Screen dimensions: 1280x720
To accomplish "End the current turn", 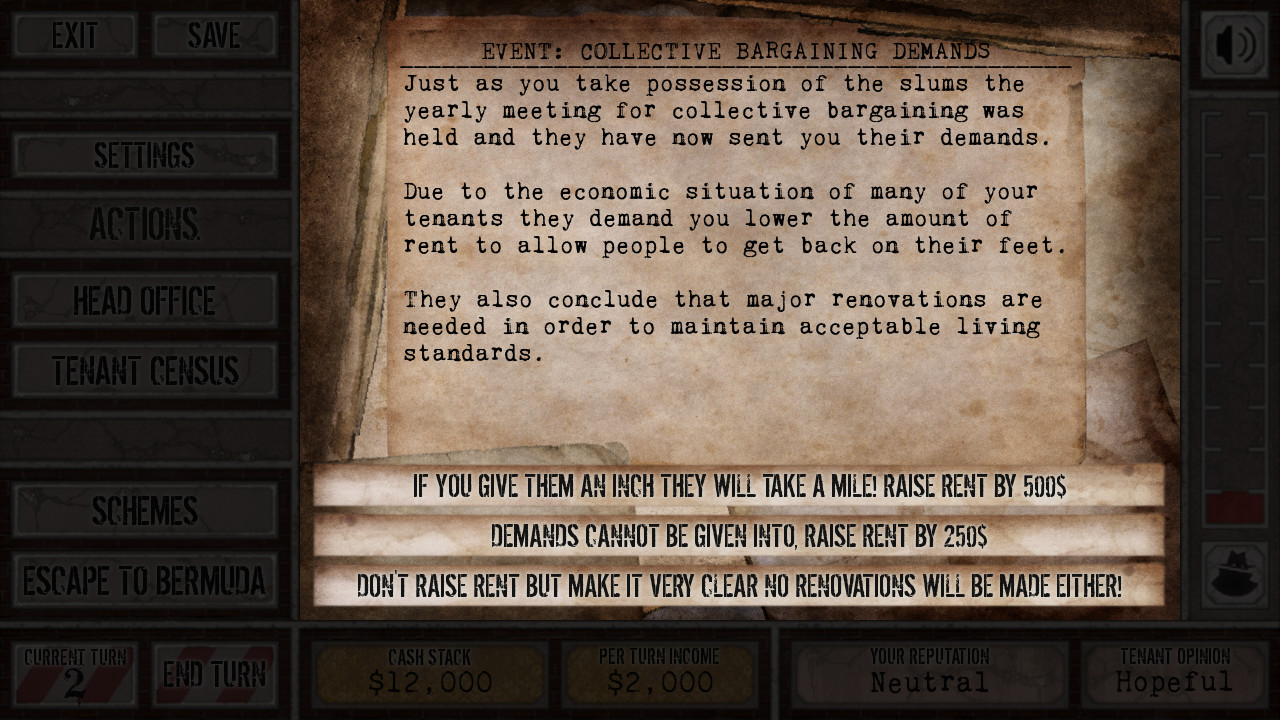I will point(215,674).
